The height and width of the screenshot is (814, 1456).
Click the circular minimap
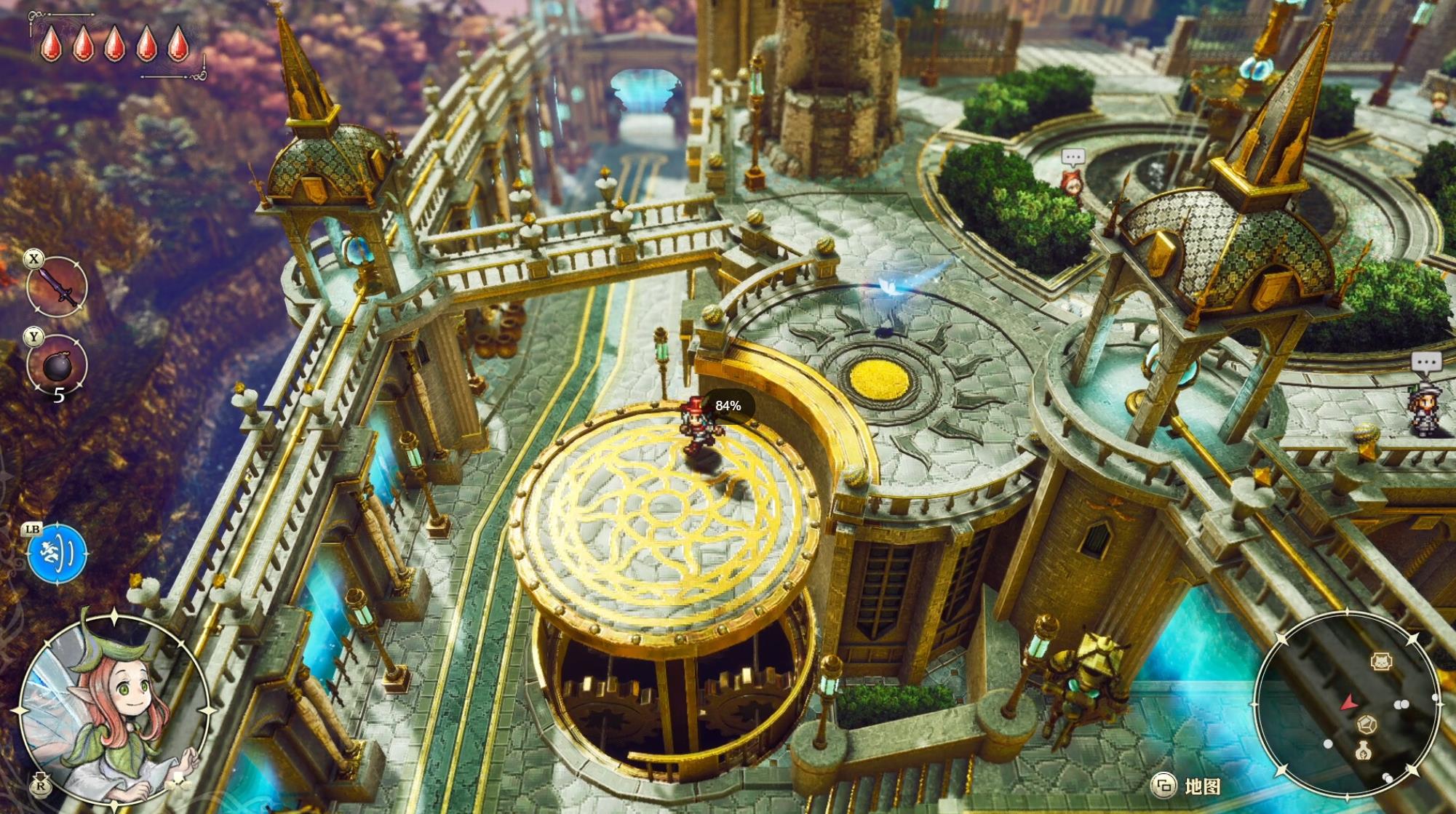1348,703
